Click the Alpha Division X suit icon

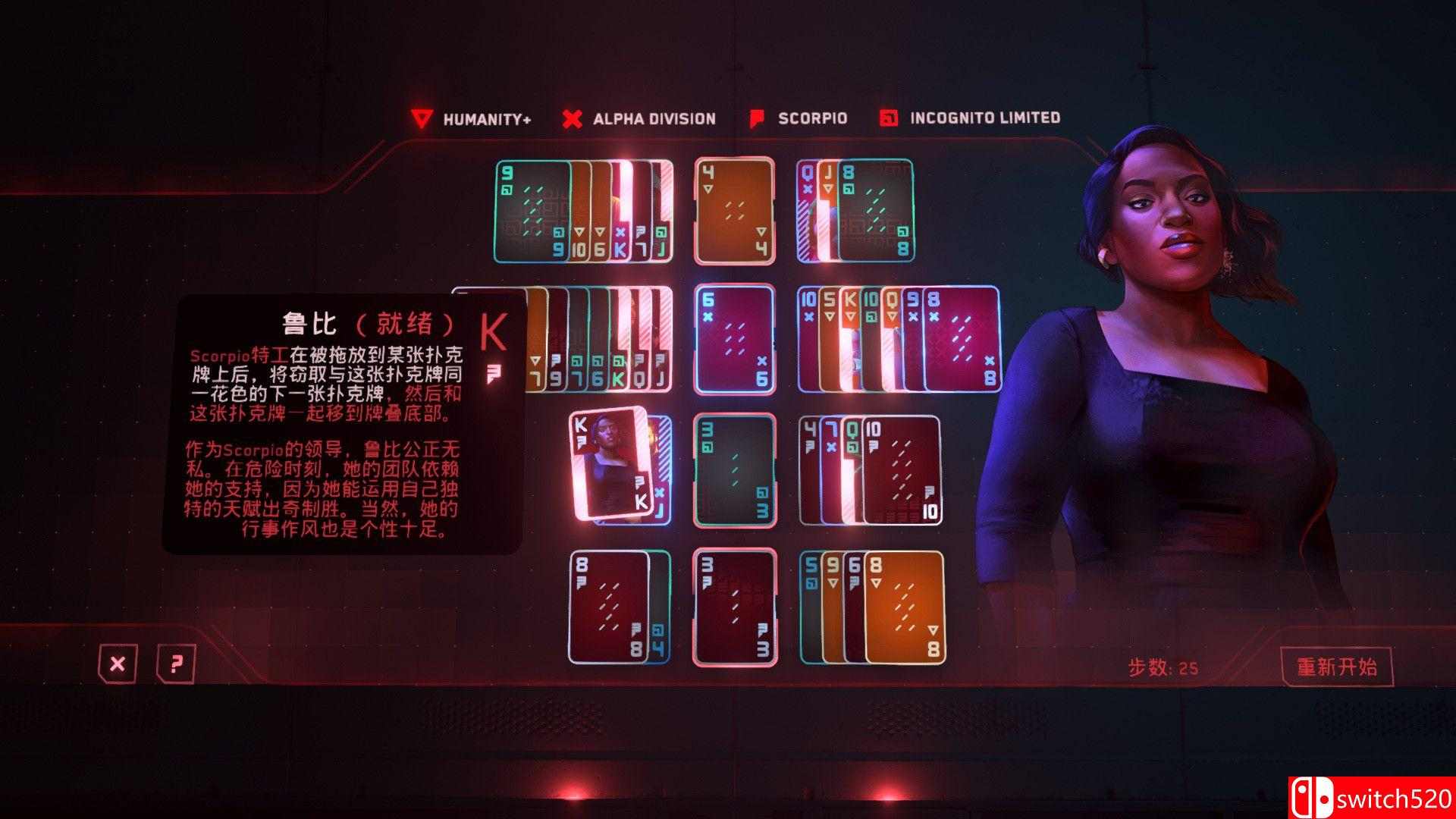(571, 118)
